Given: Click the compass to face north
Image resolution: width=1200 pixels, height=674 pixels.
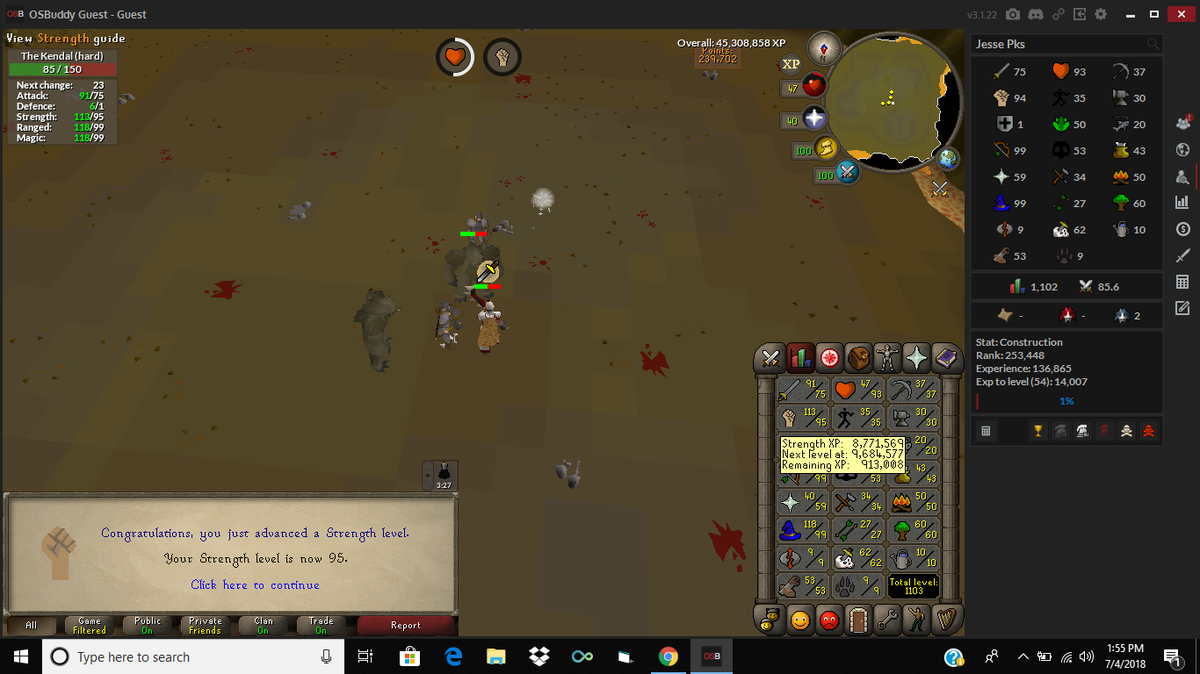Looking at the screenshot, I should [825, 47].
